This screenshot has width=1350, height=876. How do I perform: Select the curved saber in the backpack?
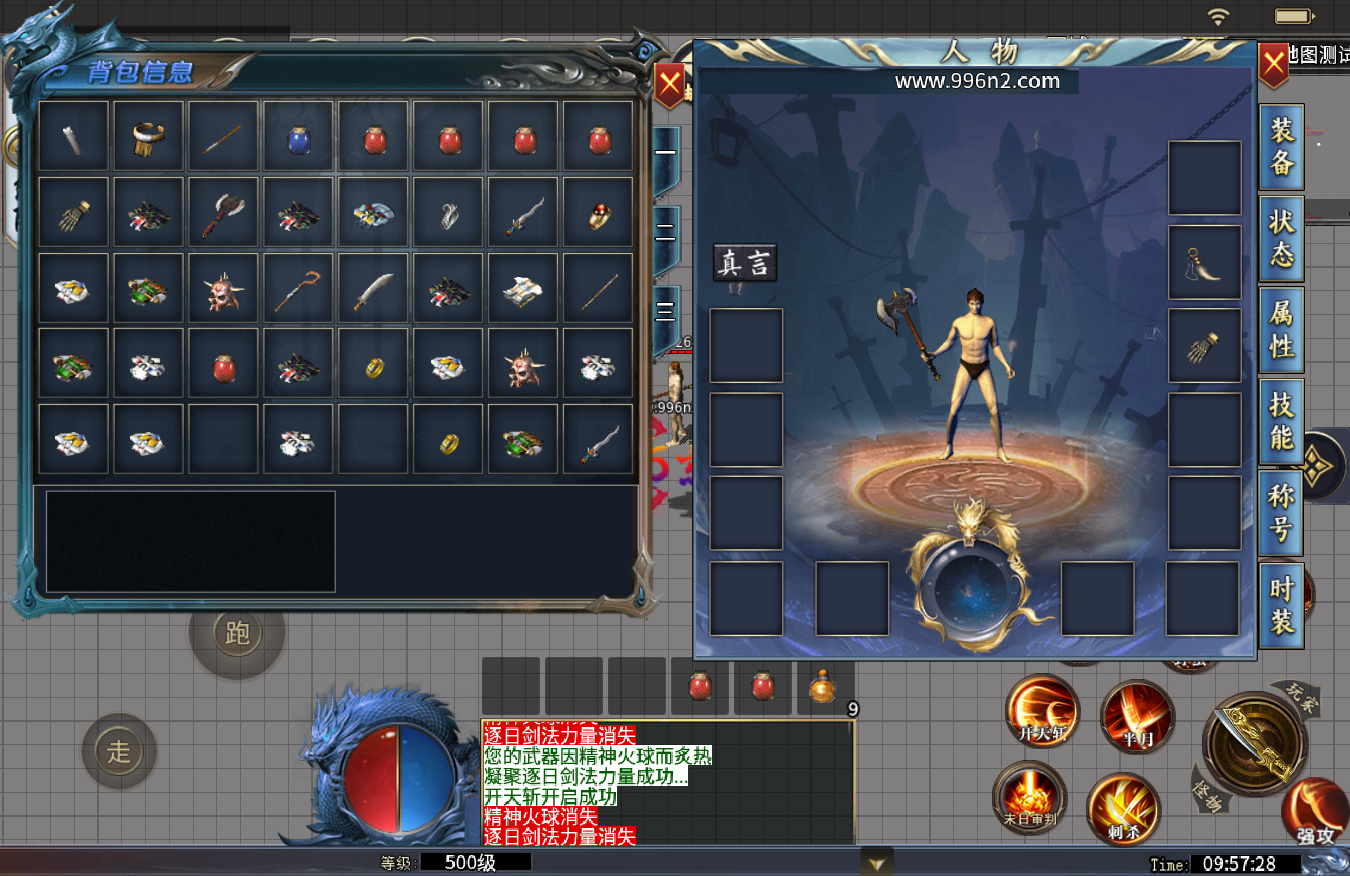point(373,288)
